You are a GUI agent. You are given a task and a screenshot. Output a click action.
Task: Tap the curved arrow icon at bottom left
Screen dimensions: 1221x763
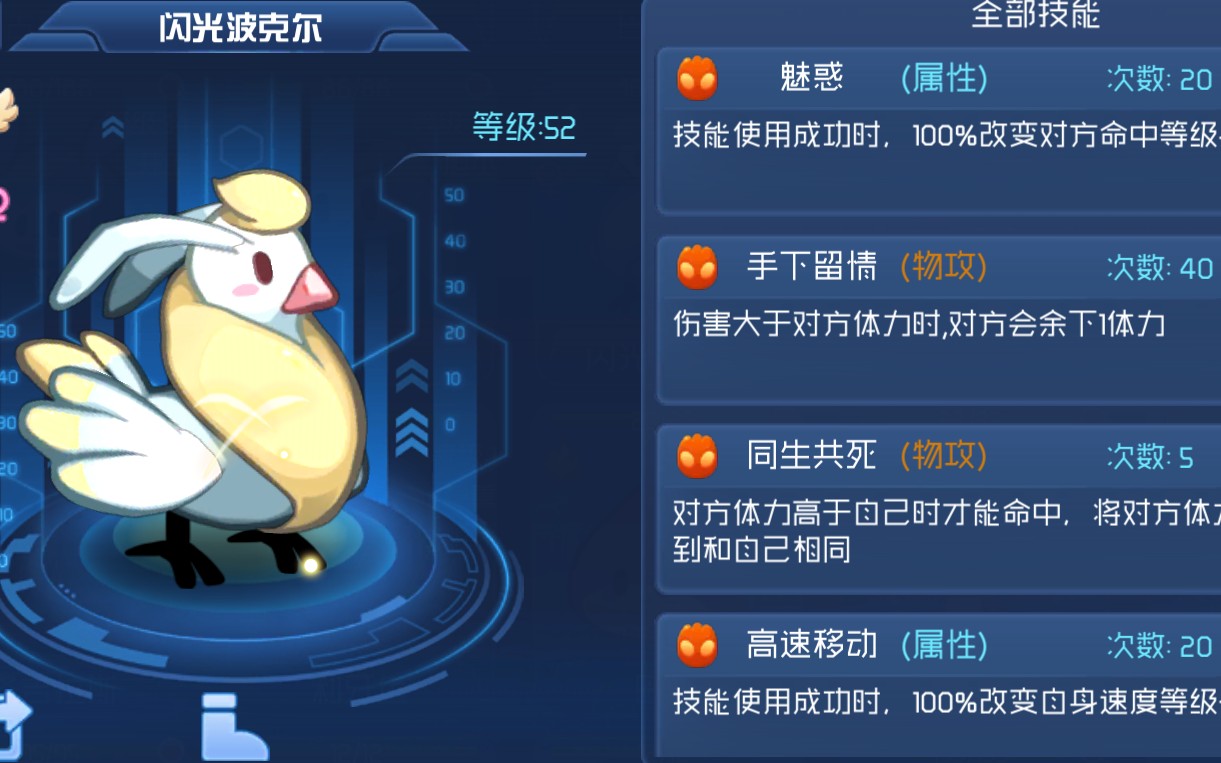(x=14, y=726)
